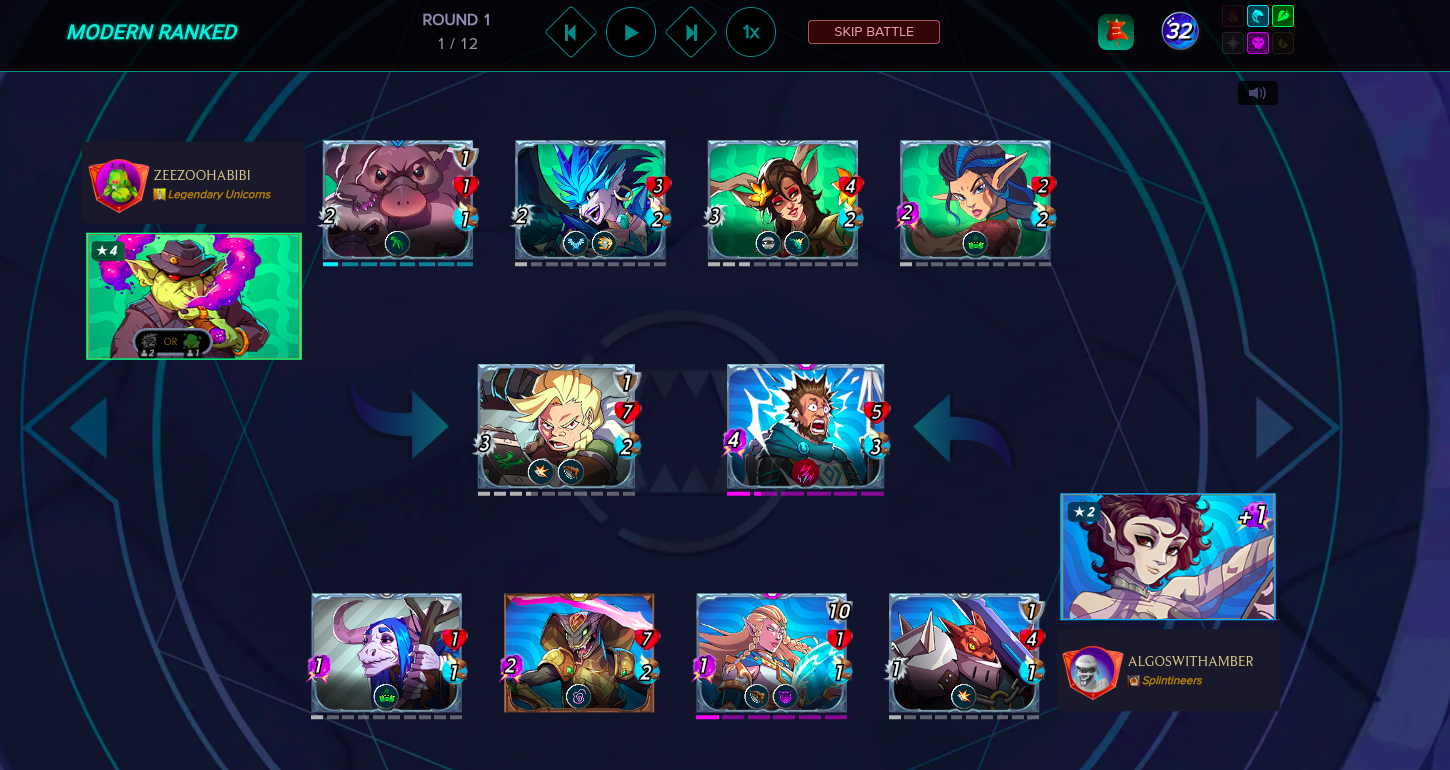Screen dimensions: 1450x770
Task: Inspect the red horned knight card
Action: (964, 652)
